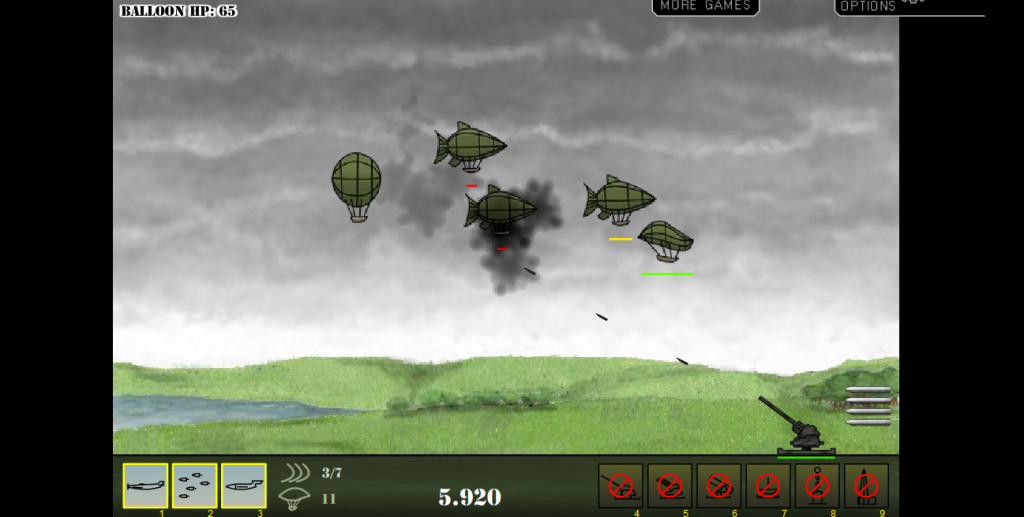
Task: Activate the jet aircraft support slot
Action: point(243,485)
